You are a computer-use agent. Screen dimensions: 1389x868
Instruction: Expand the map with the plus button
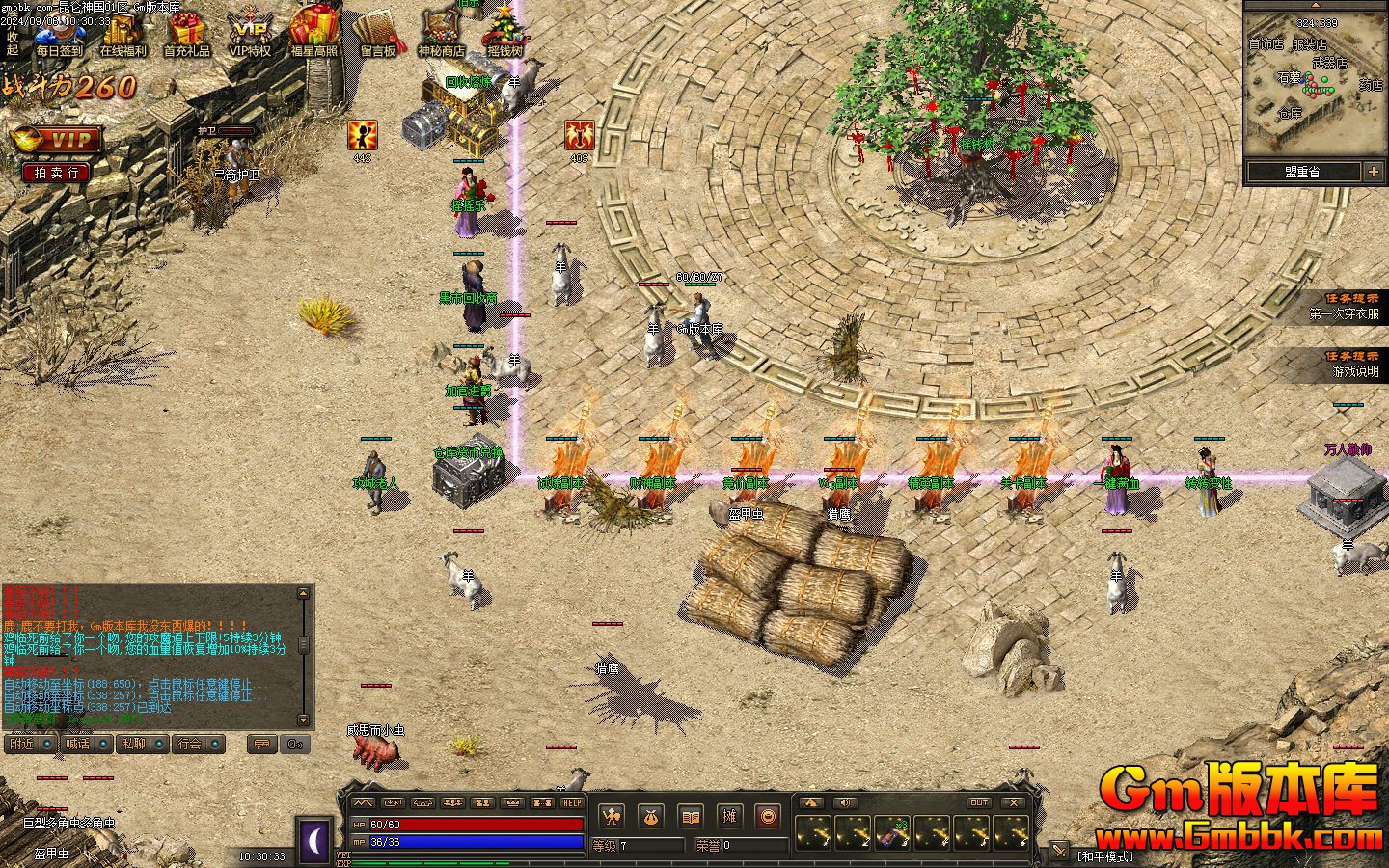click(x=1373, y=172)
